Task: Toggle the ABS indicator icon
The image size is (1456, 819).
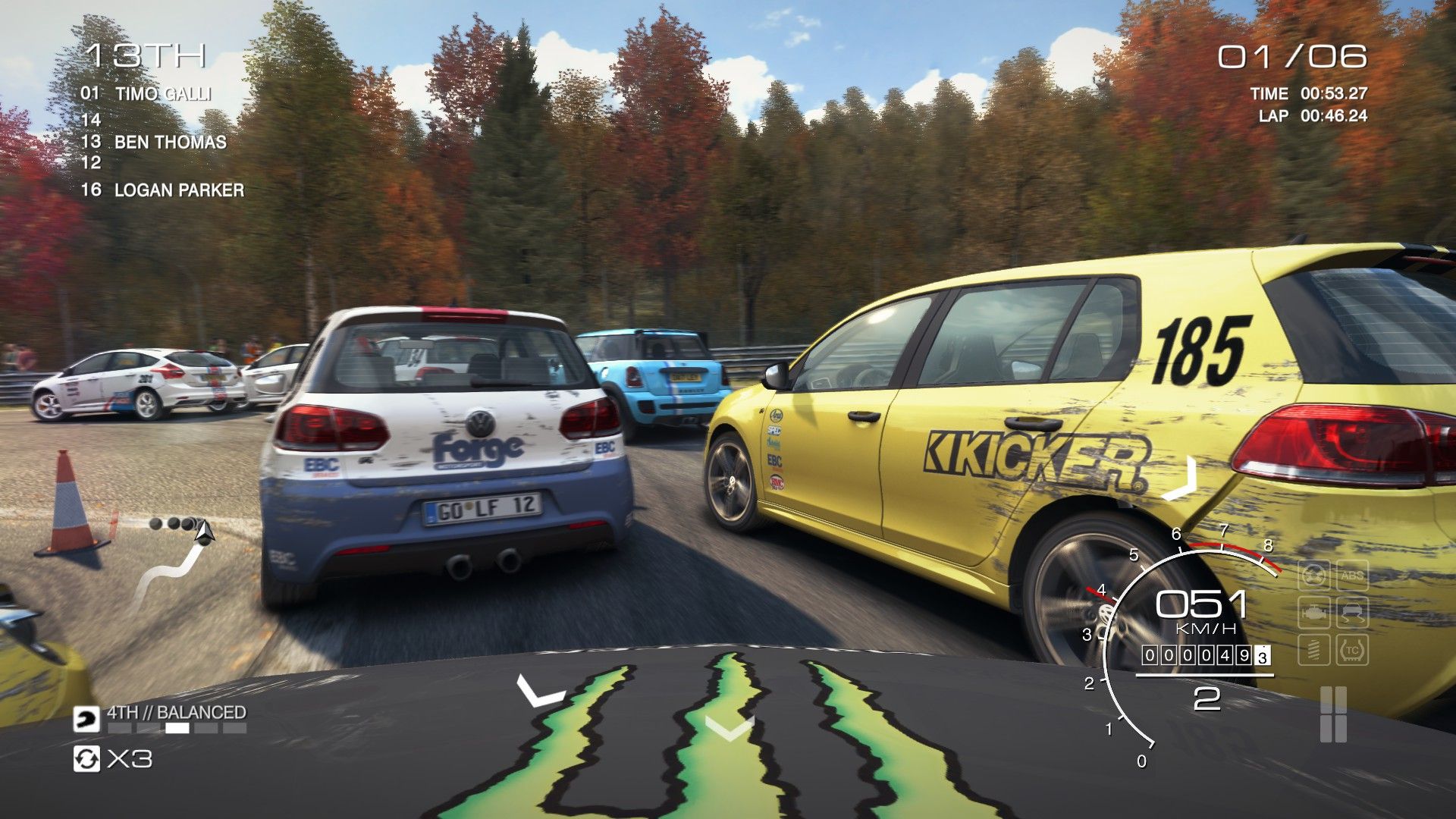Action: coord(1352,576)
